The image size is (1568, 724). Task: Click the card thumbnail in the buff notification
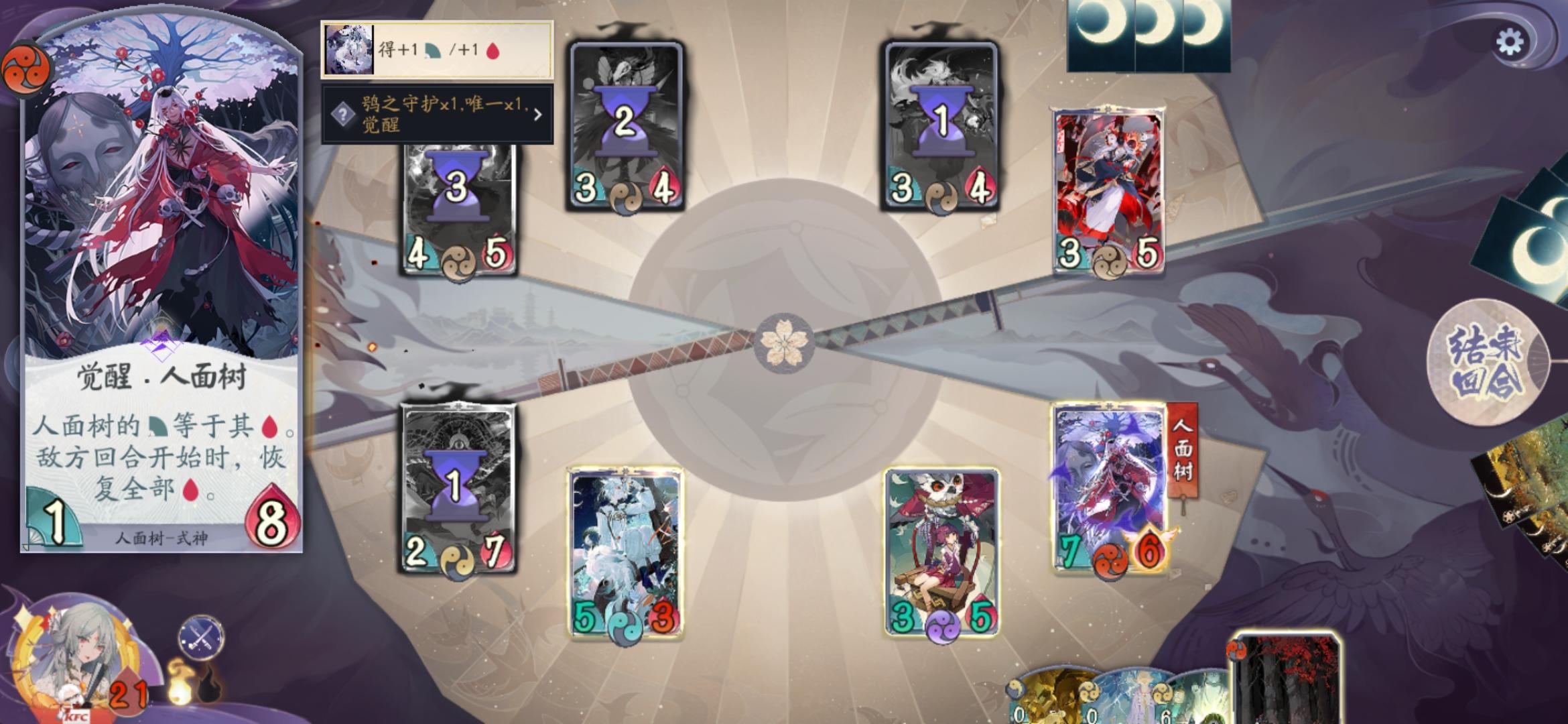pyautogui.click(x=348, y=50)
